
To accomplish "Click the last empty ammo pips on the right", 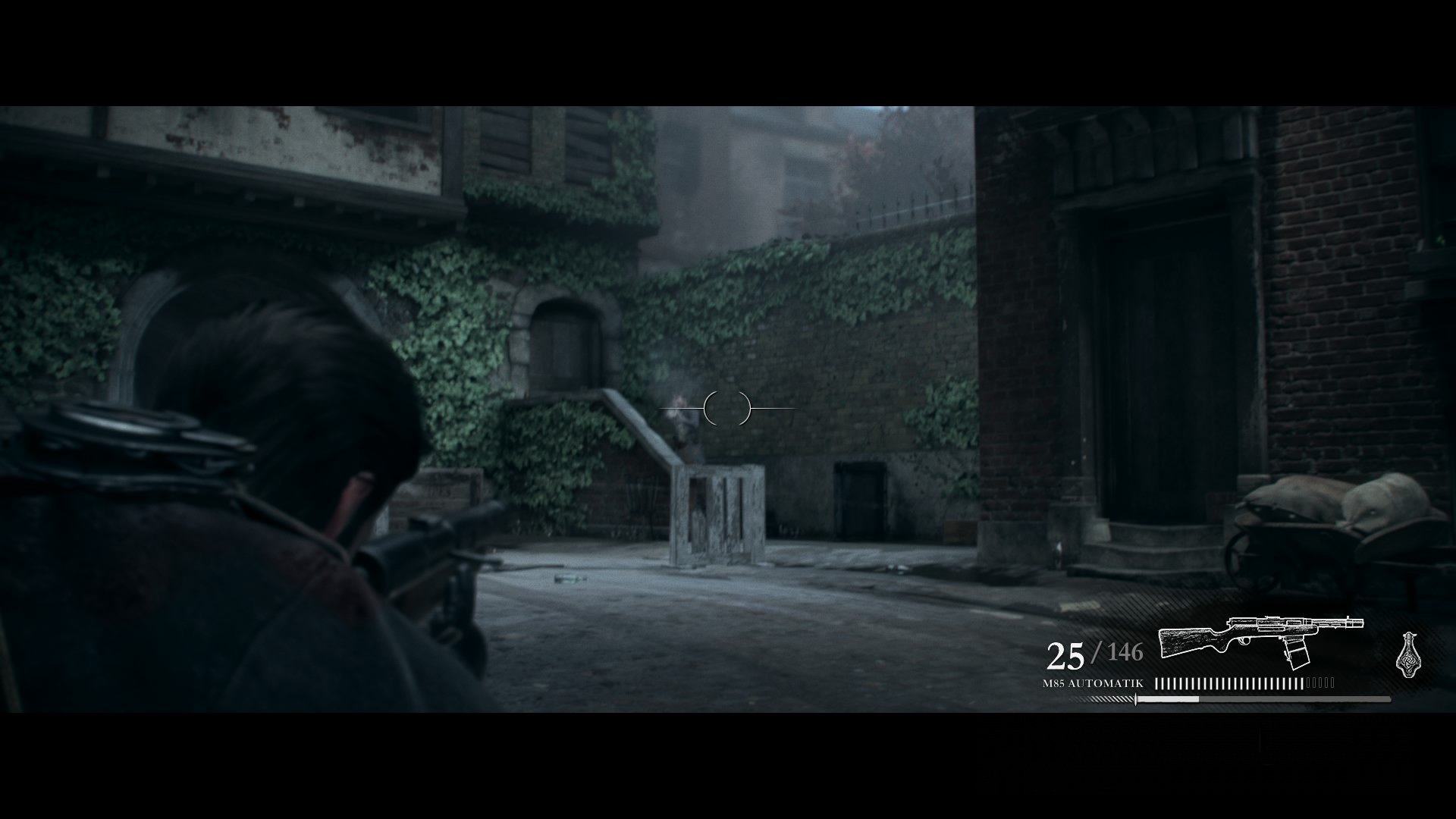I will pyautogui.click(x=1321, y=682).
